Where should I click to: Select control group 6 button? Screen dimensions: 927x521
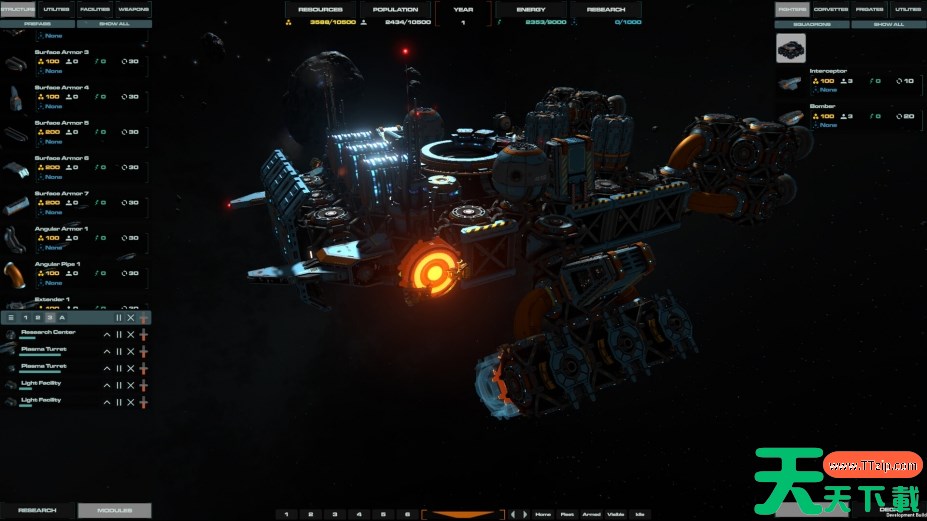tap(407, 514)
